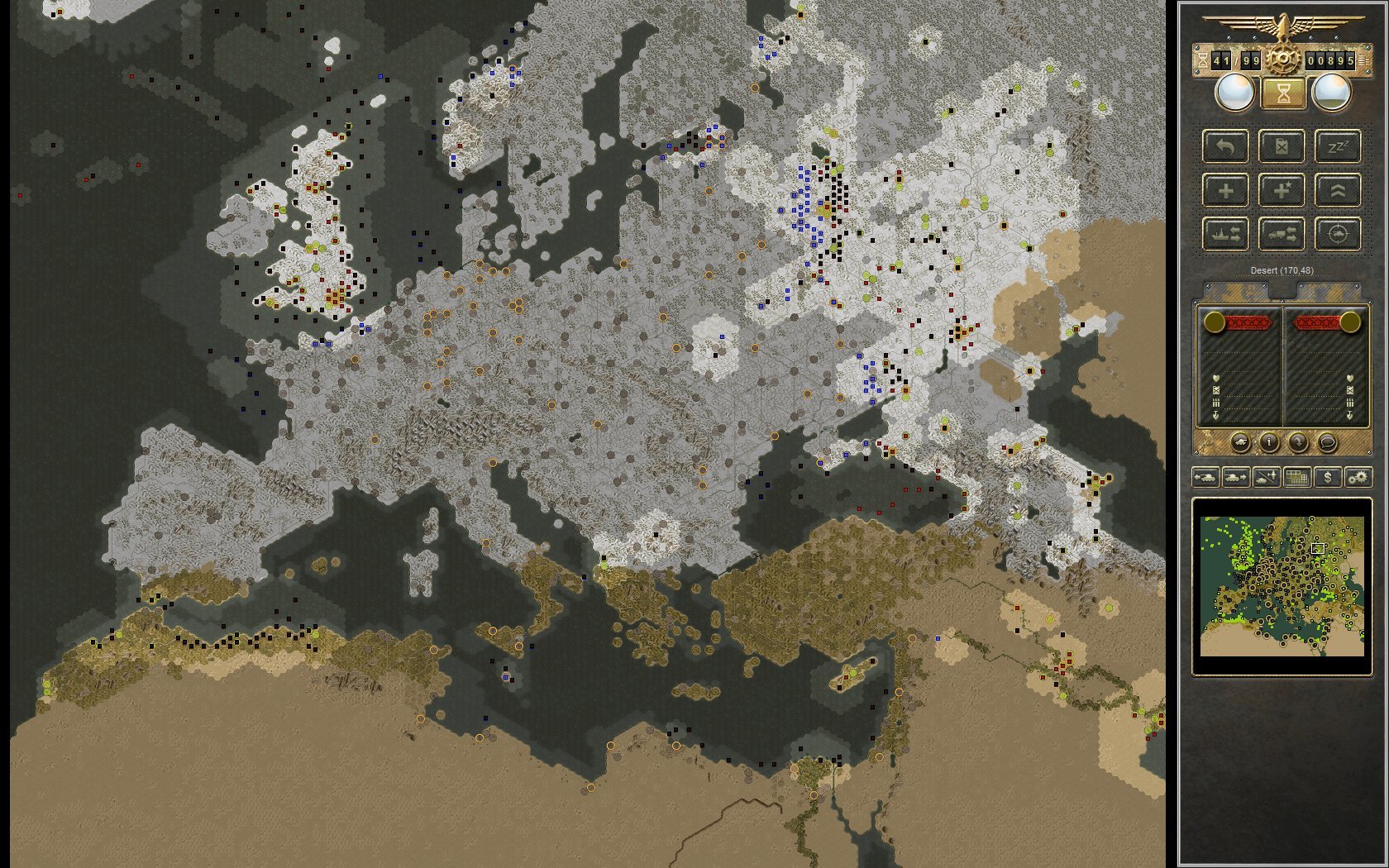Screen dimensions: 1389x868
Task: Toggle attack mode with the crosshair icon
Action: coord(1339,235)
